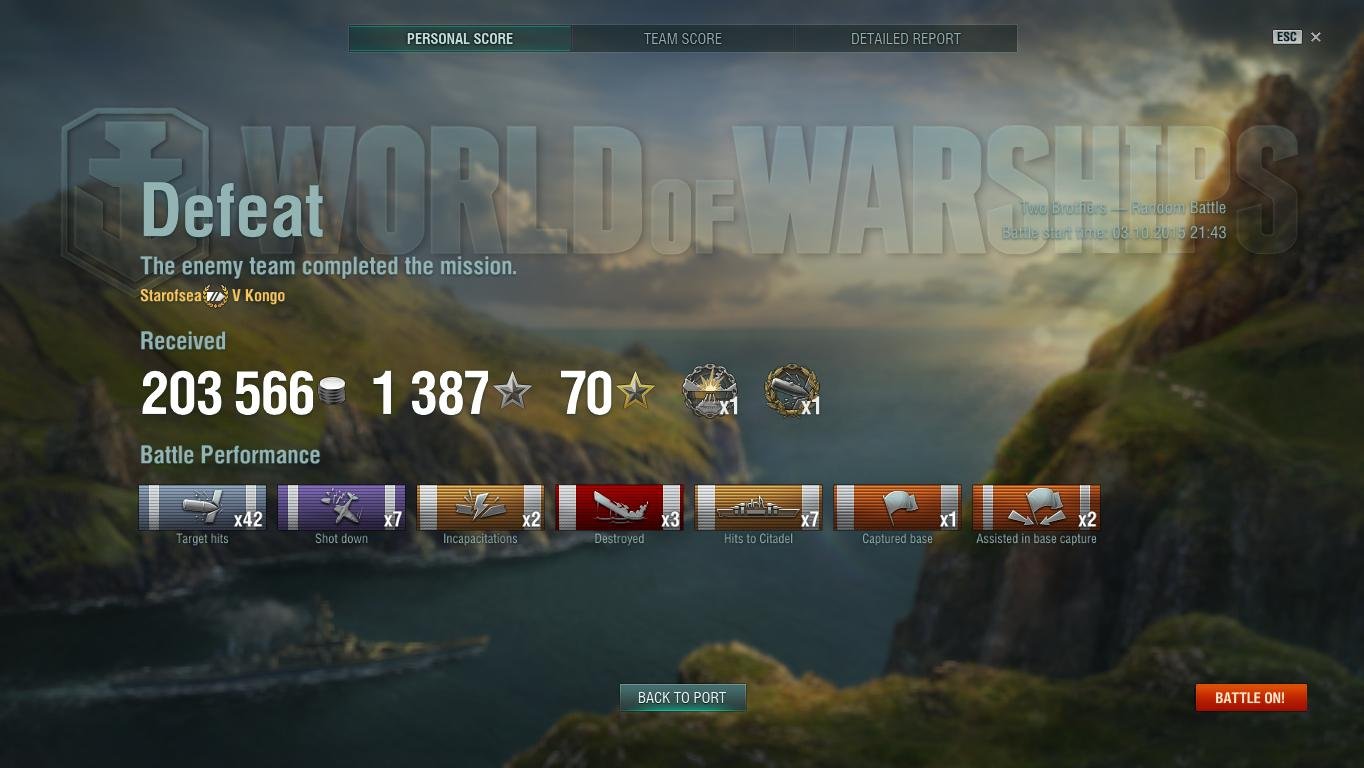The width and height of the screenshot is (1364, 768).
Task: Click the V Kongo ship name
Action: (259, 295)
